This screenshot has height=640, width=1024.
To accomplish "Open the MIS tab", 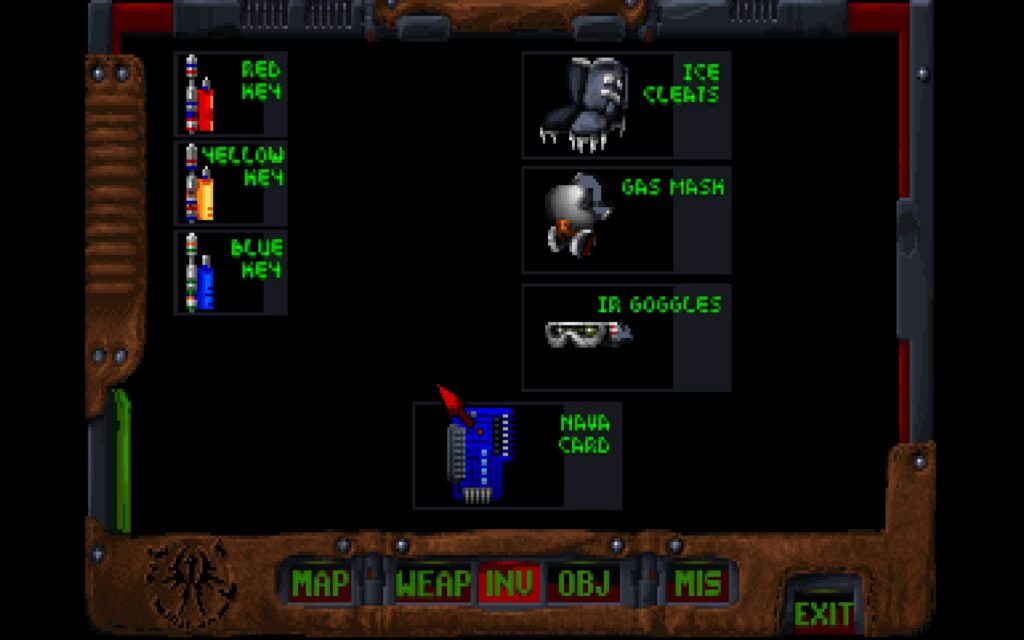I will coord(698,584).
